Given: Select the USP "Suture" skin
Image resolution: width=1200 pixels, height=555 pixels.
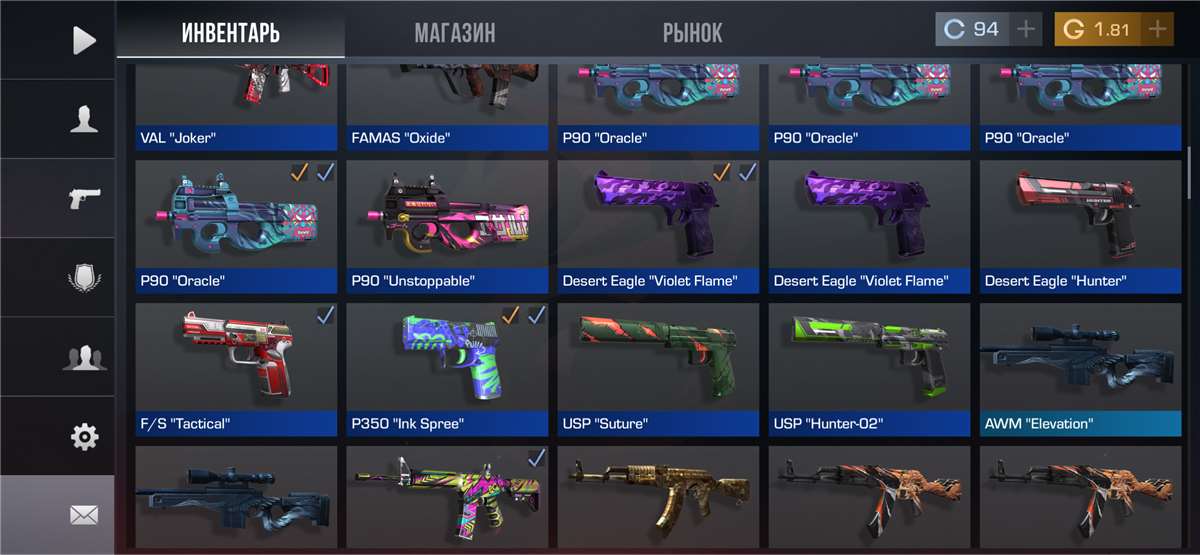Looking at the screenshot, I should (x=658, y=368).
